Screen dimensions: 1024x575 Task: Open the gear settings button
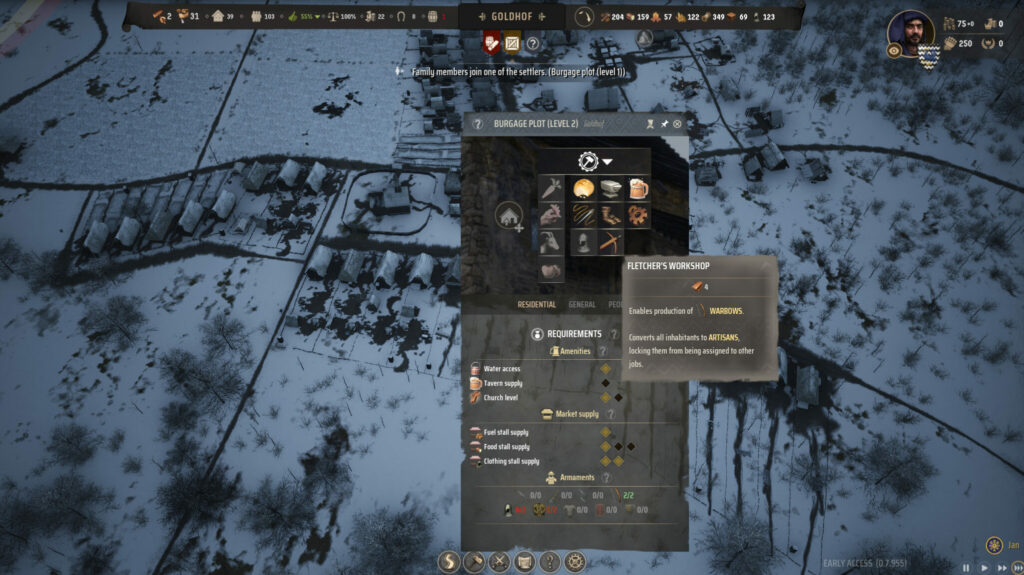coord(575,562)
